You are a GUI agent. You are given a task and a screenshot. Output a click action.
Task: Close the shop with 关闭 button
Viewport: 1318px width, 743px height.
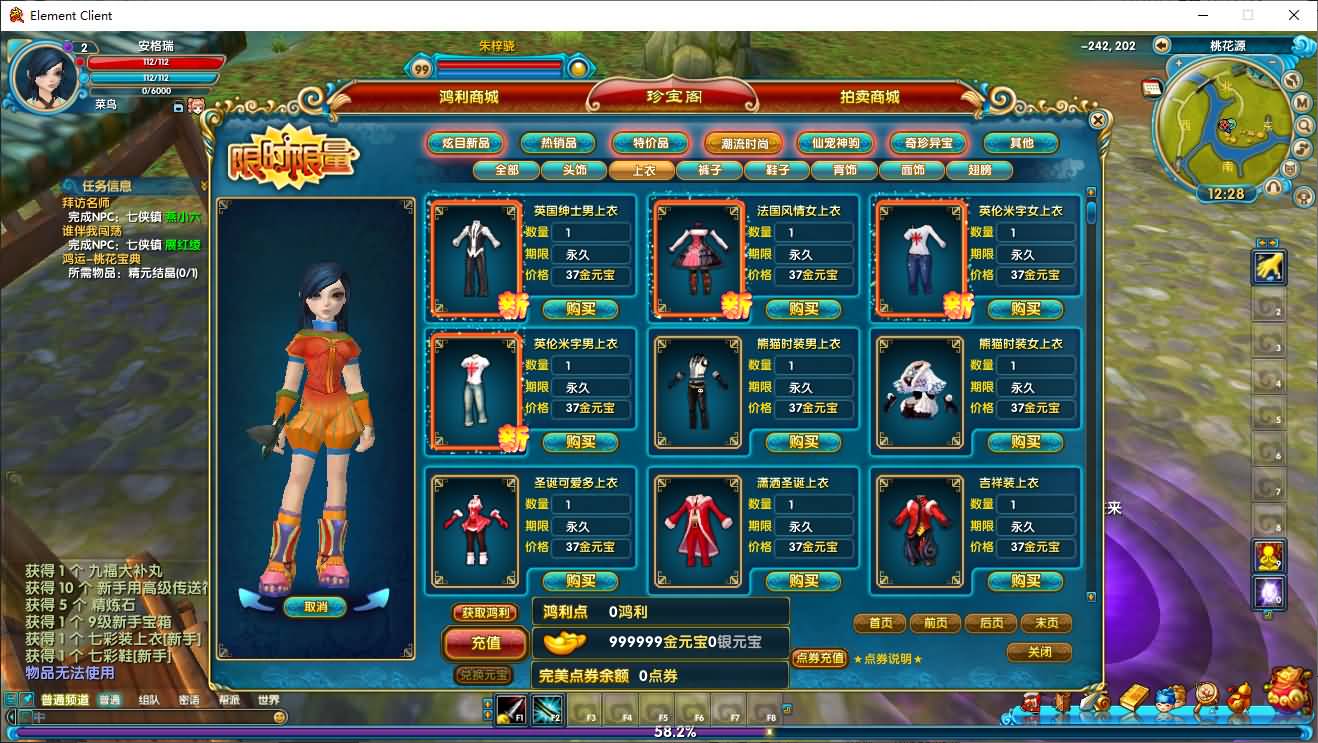tap(1039, 652)
